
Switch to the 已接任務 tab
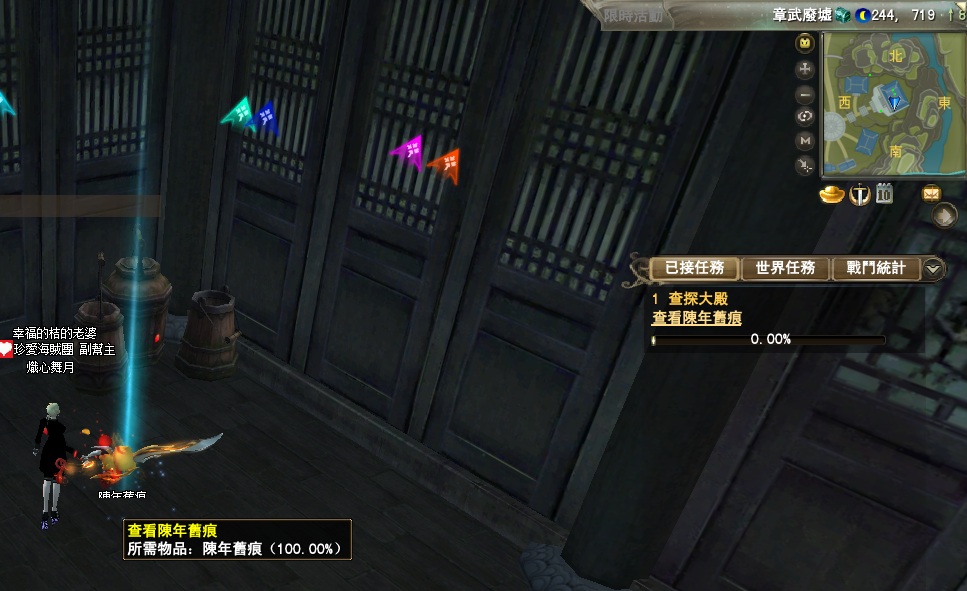(x=694, y=268)
